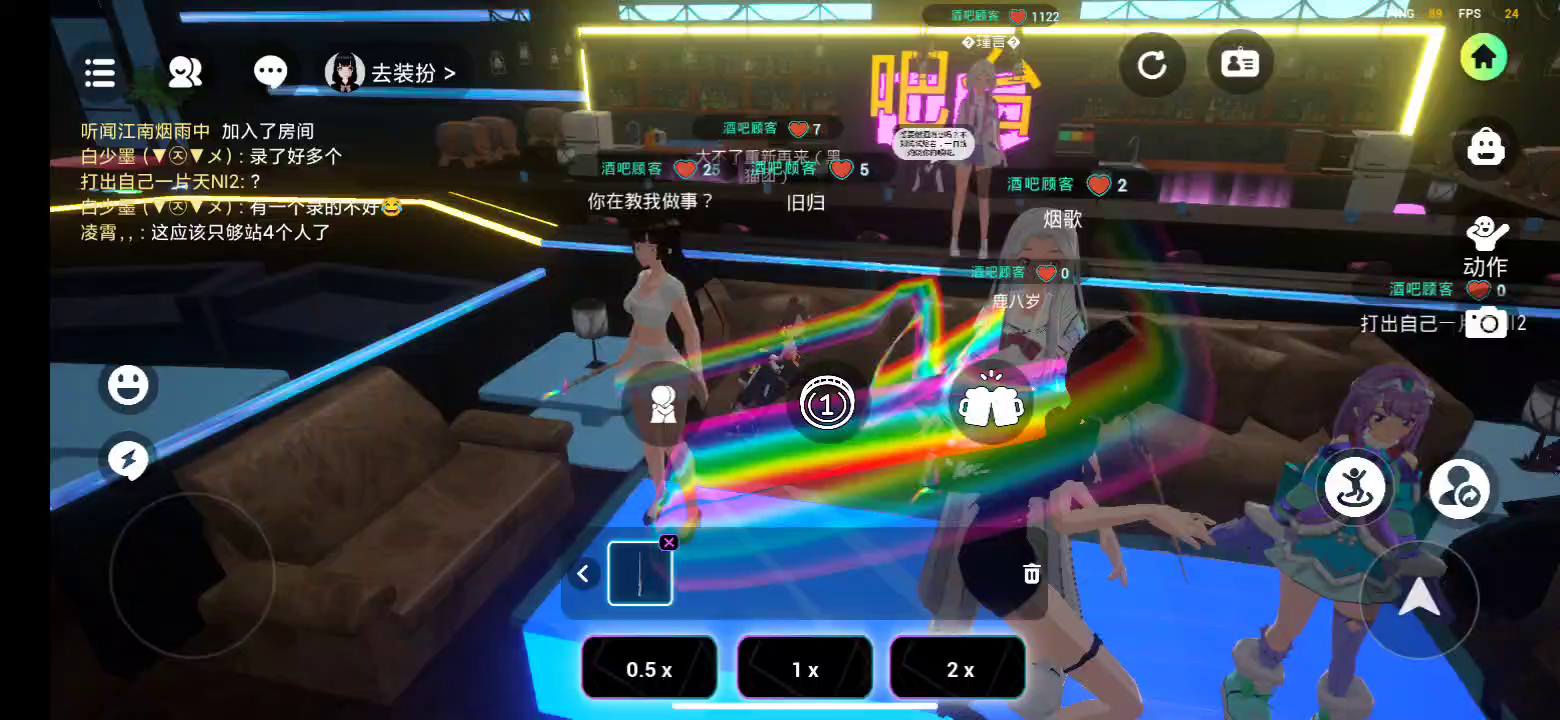Tap the cheers beer mugs button
The image size is (1560, 720).
[991, 404]
